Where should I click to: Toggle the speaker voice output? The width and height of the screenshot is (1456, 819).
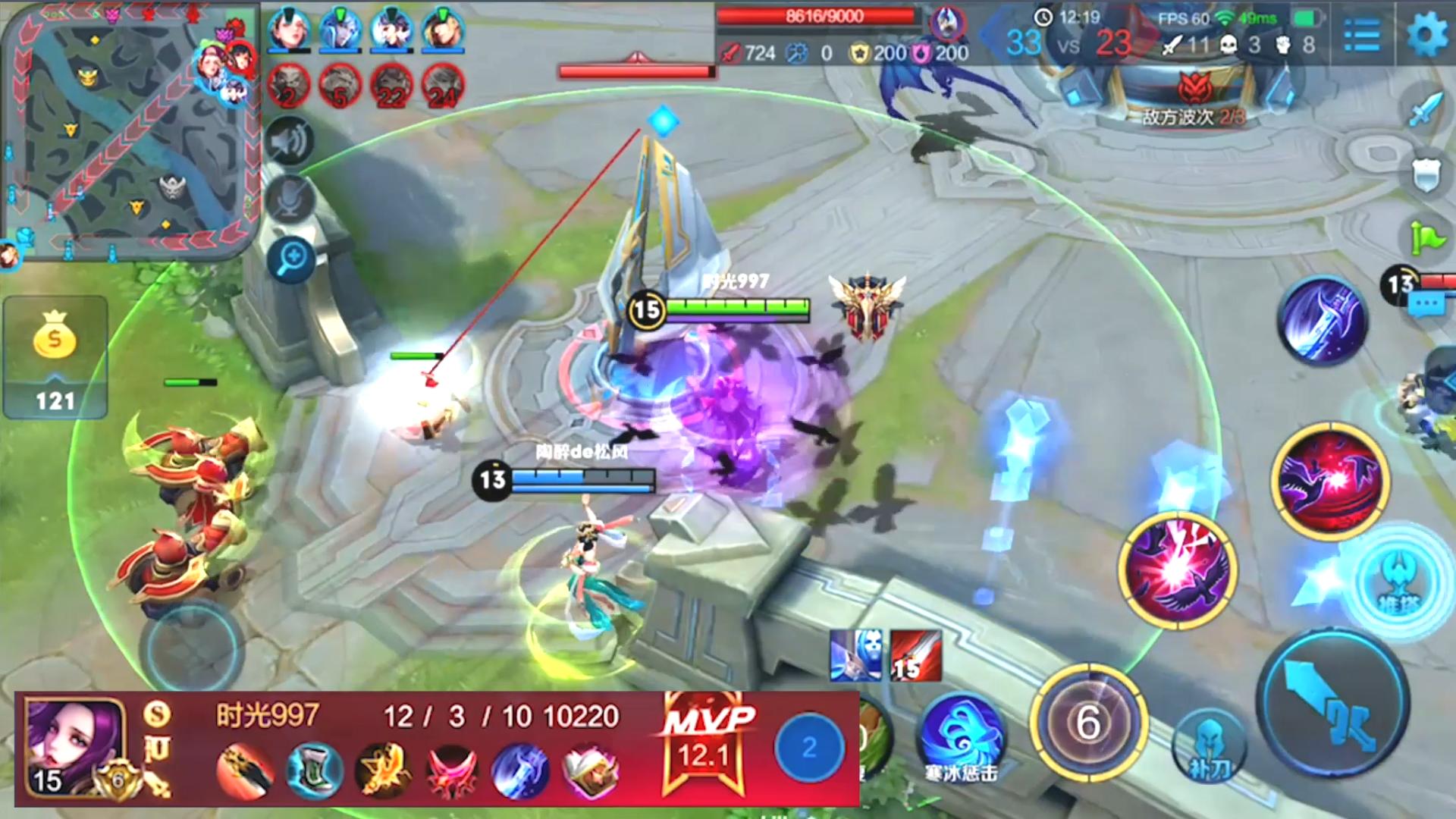tap(290, 141)
